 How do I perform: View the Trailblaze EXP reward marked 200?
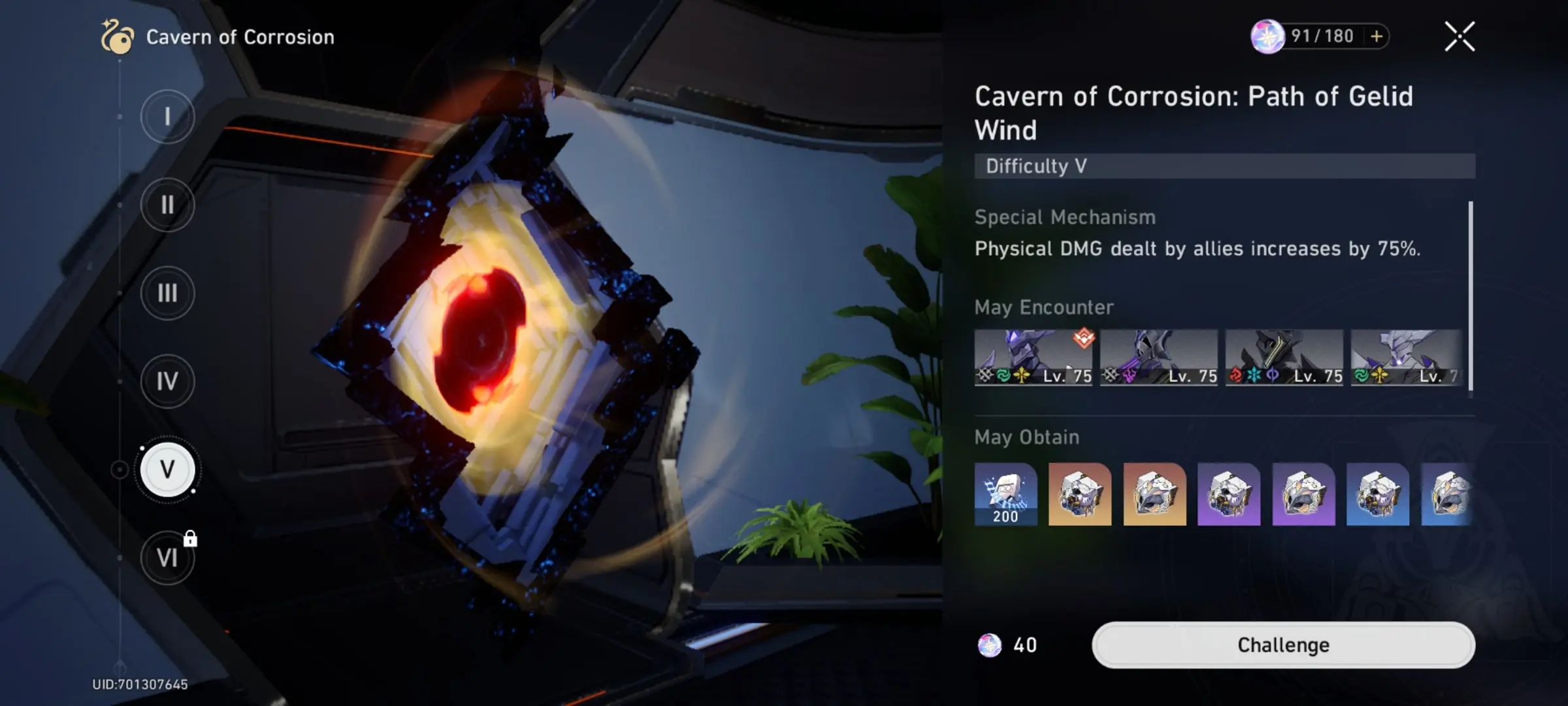pyautogui.click(x=1005, y=494)
